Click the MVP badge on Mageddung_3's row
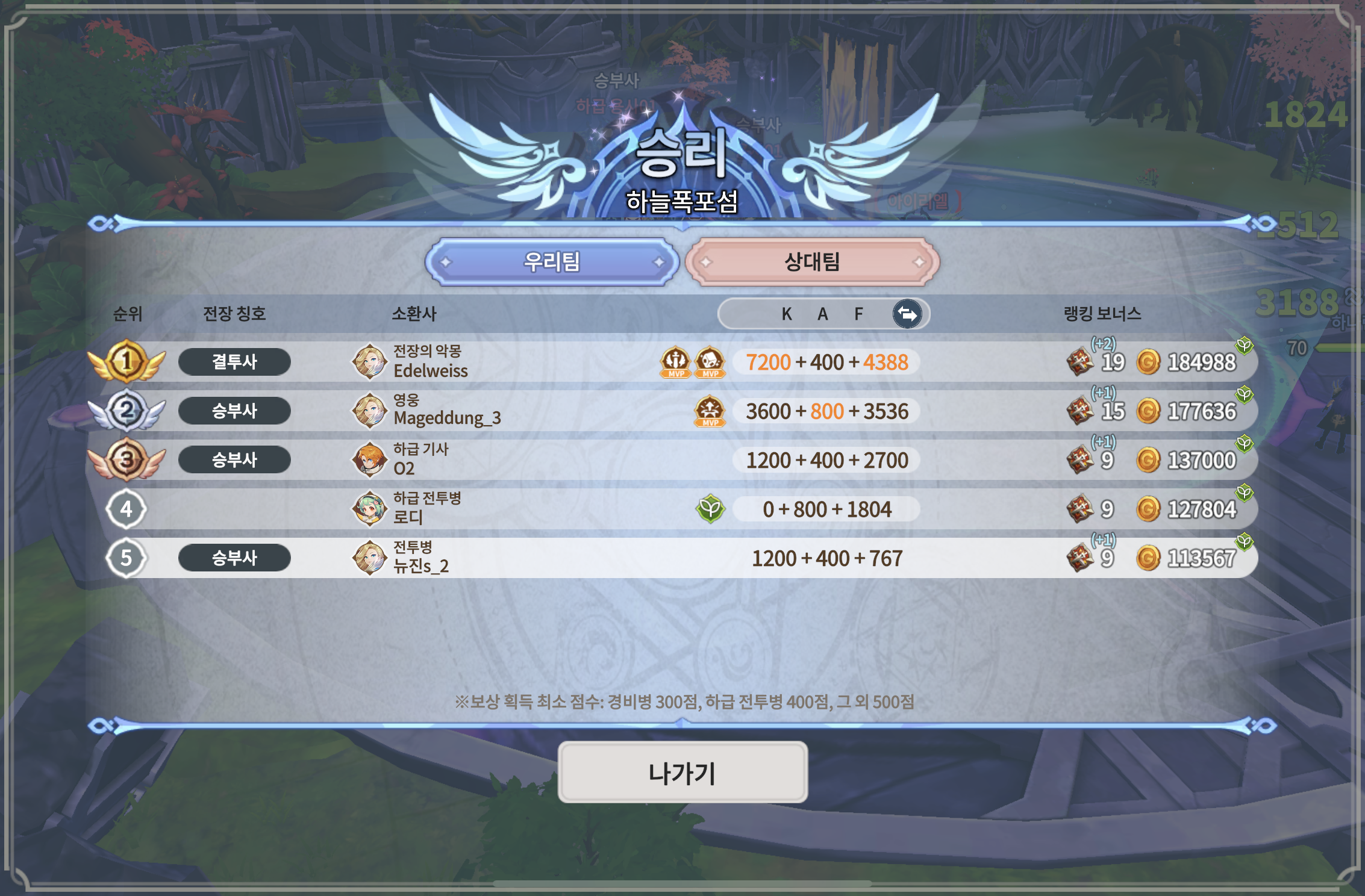This screenshot has width=1365, height=896. pyautogui.click(x=710, y=411)
